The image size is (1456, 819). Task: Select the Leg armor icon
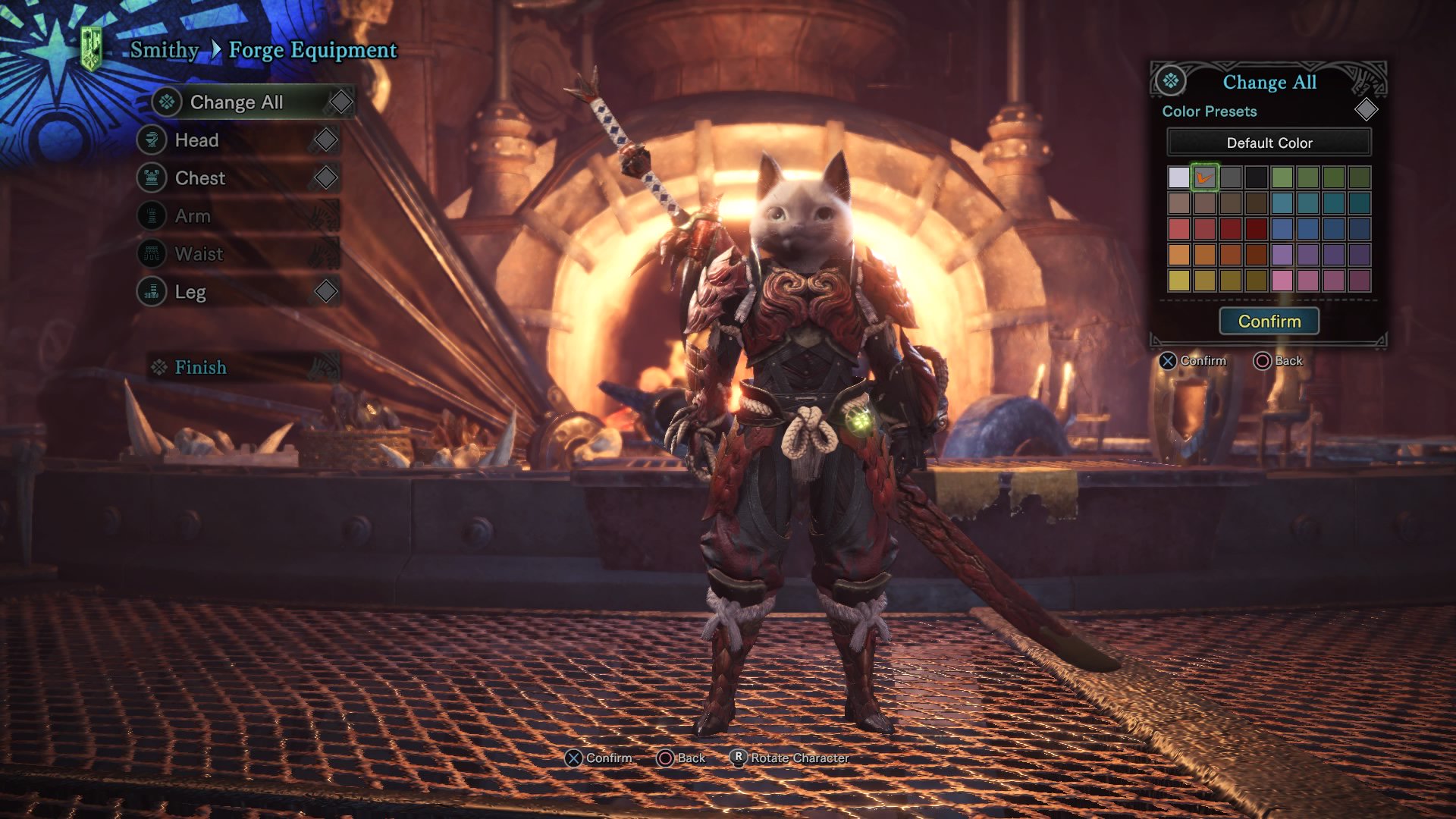[153, 291]
